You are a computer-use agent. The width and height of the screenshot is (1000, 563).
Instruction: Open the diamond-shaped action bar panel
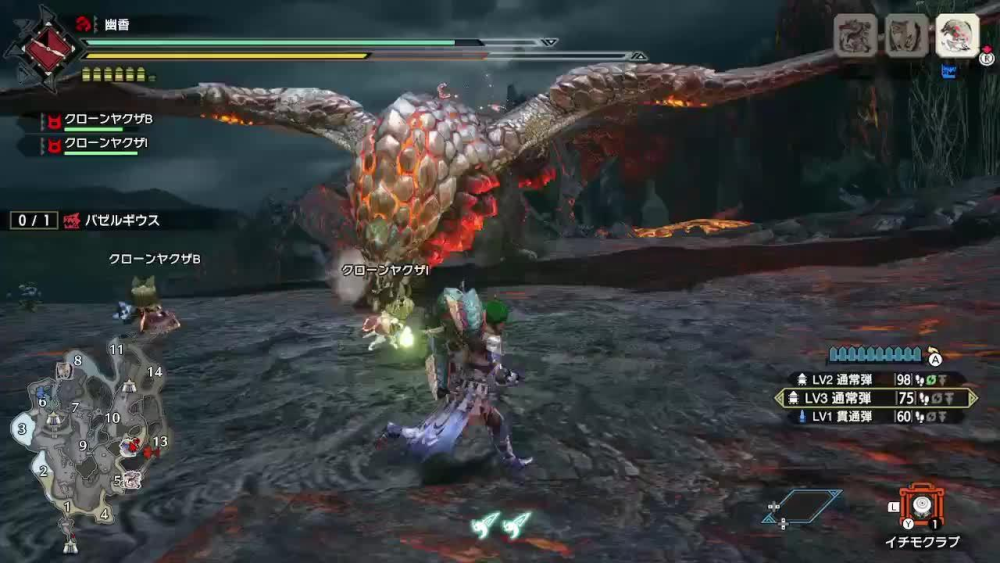(x=800, y=507)
